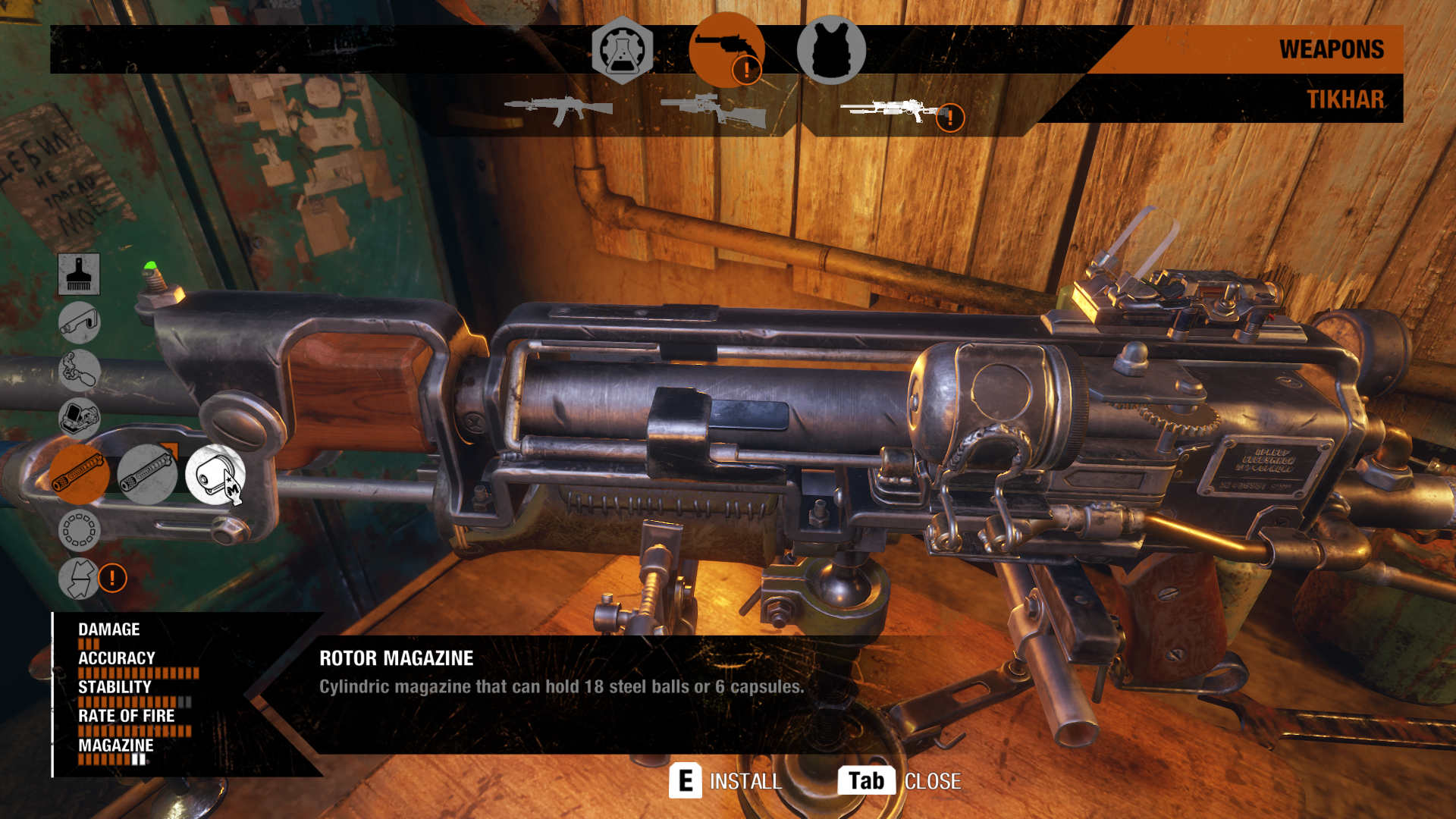Switch to the armor vest tab
This screenshot has width=1456, height=819.
click(x=831, y=50)
